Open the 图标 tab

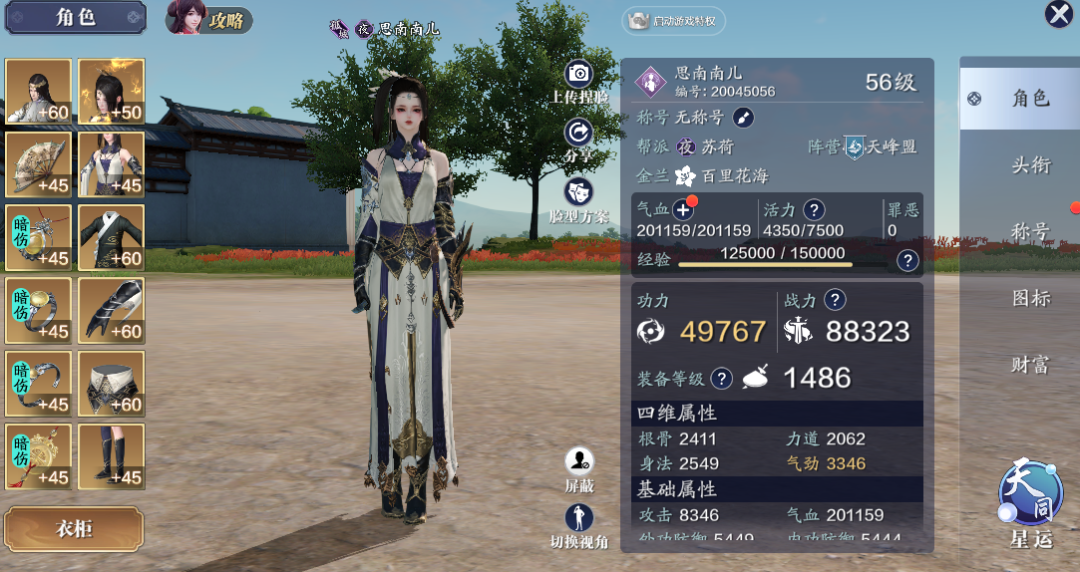click(1030, 298)
